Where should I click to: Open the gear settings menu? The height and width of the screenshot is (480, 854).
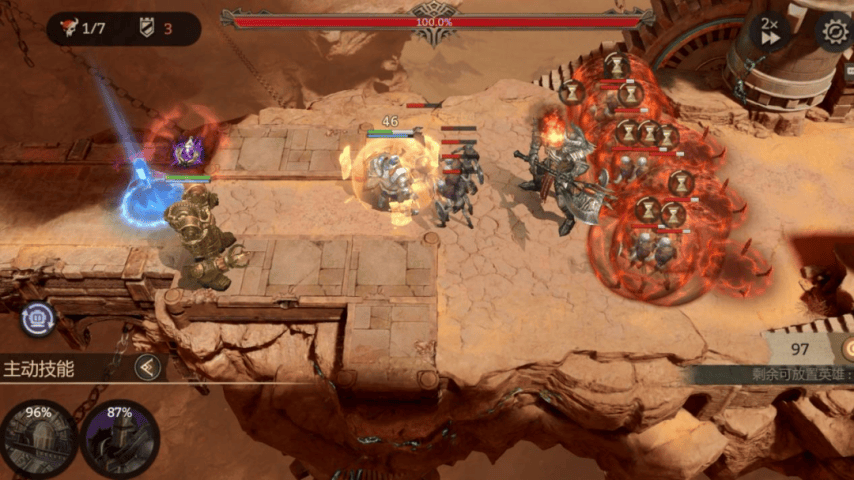833,32
